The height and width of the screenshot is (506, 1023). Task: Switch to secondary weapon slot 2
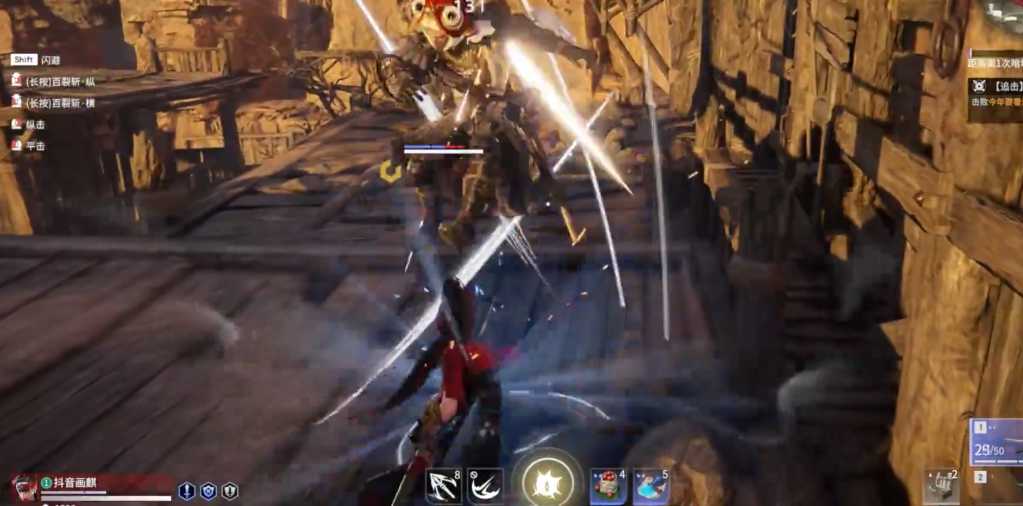(x=982, y=477)
